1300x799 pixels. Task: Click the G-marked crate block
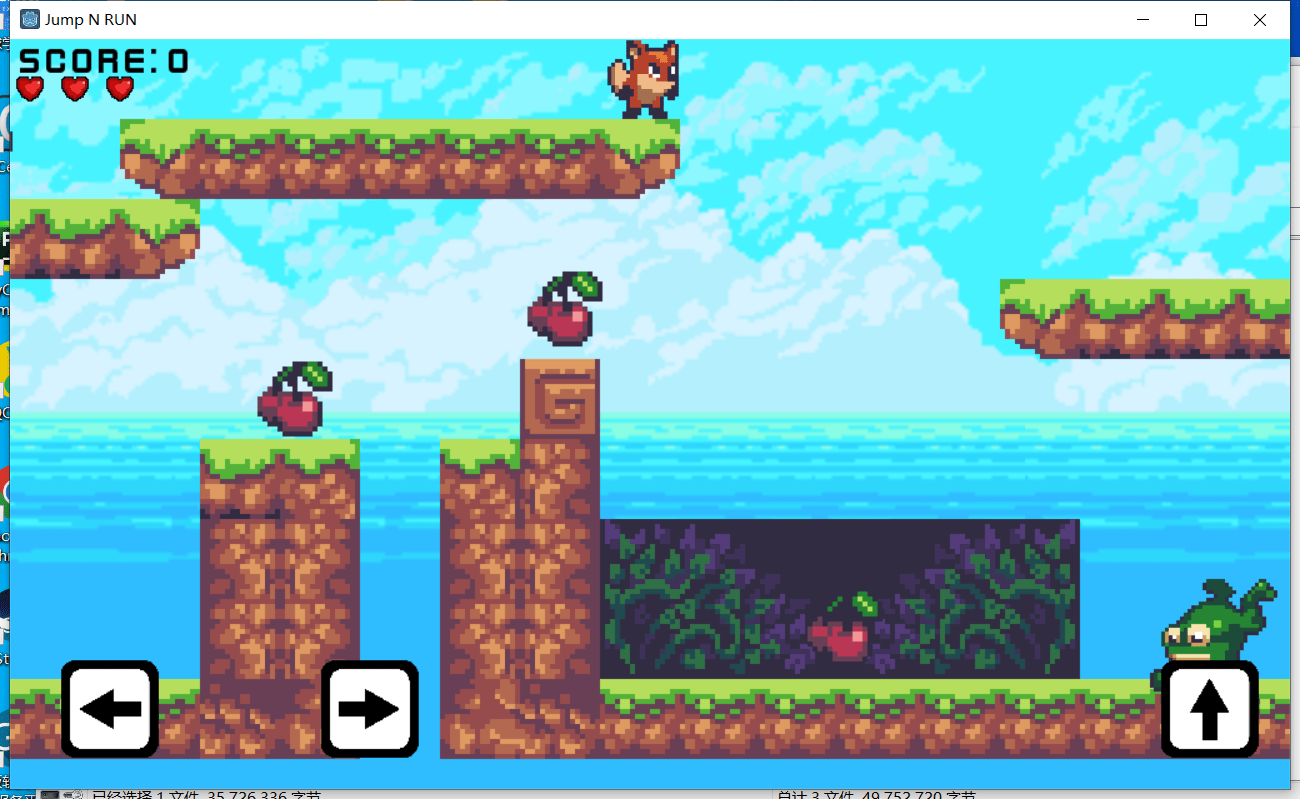point(562,398)
